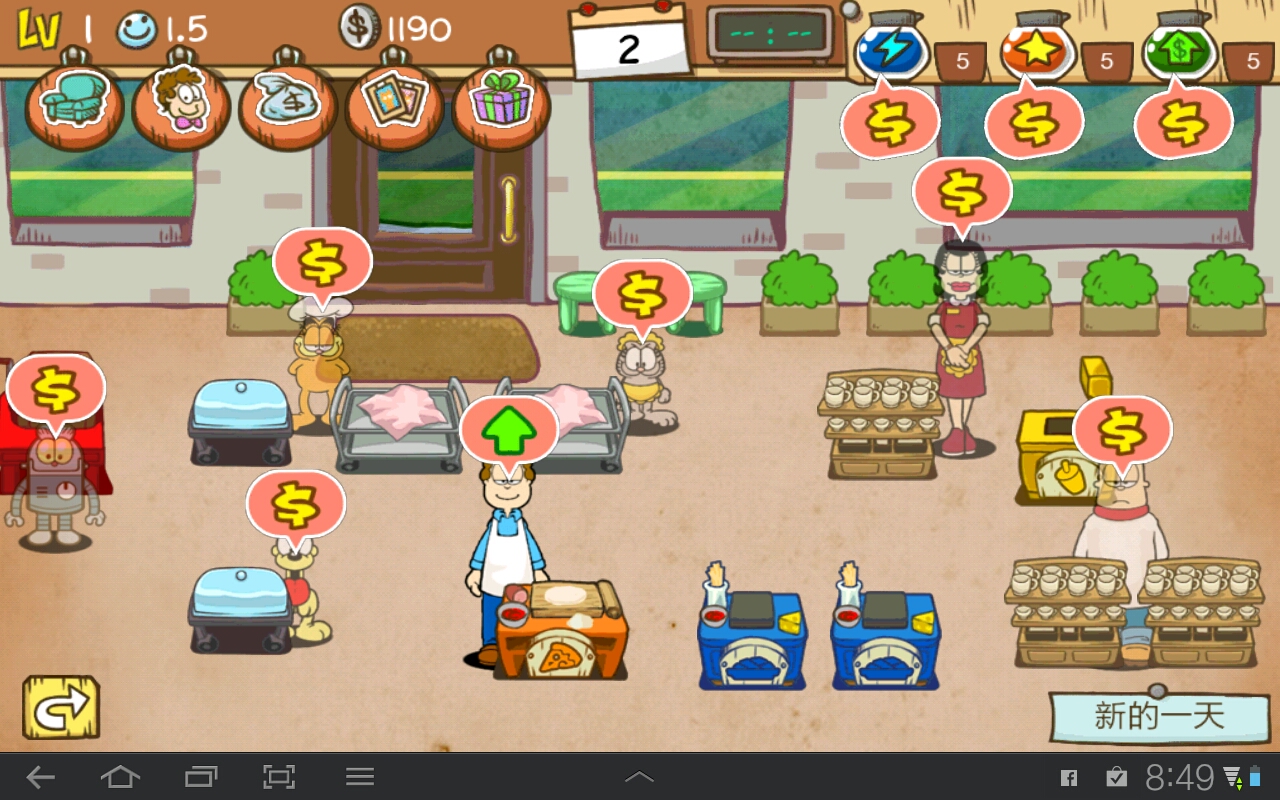This screenshot has width=1280, height=800.
Task: Tap the dollar bubble above the robot
Action: click(56, 390)
